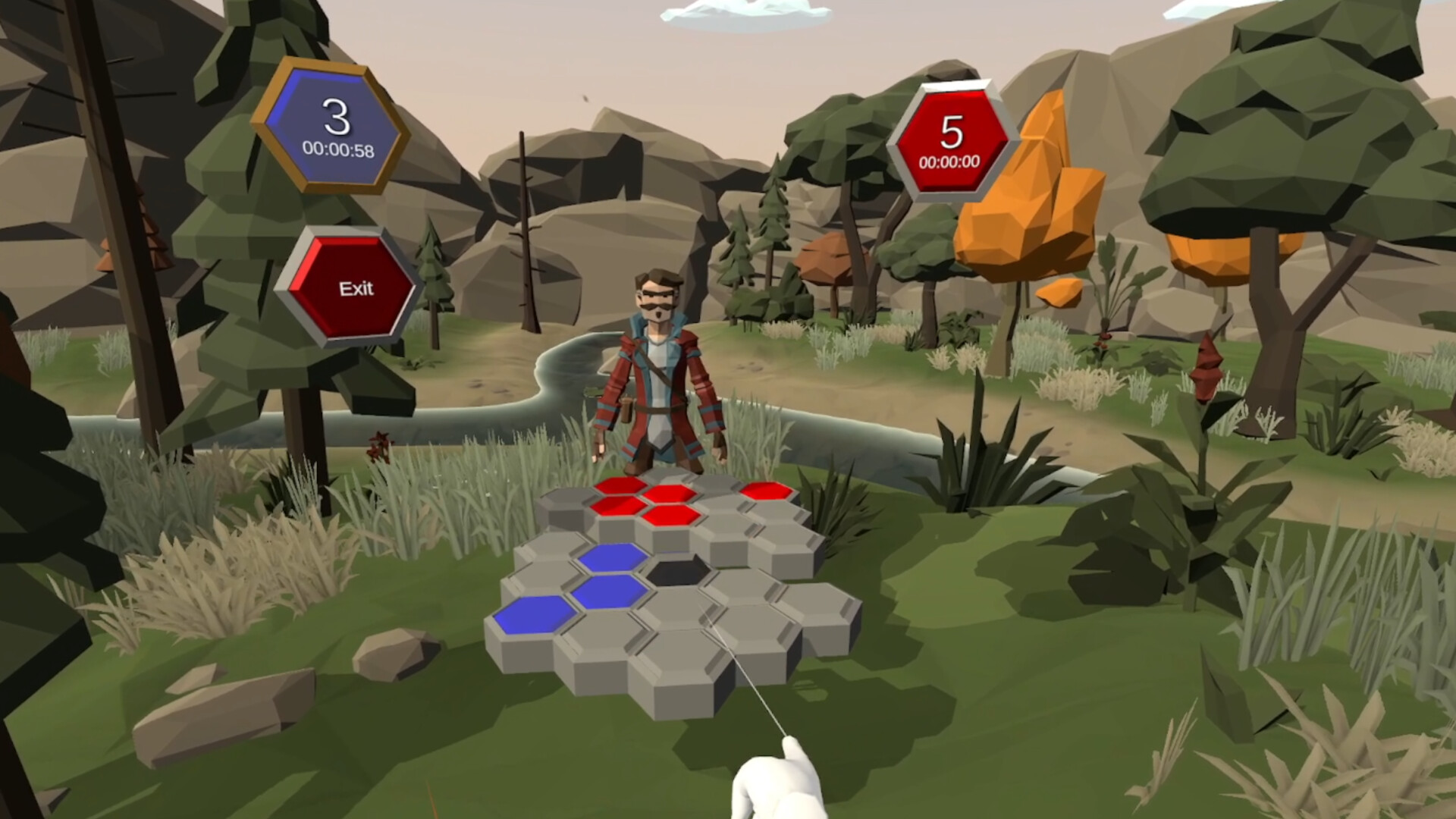Screen dimensions: 1456x819
Task: Toggle the middle blue hex tile
Action: click(610, 592)
